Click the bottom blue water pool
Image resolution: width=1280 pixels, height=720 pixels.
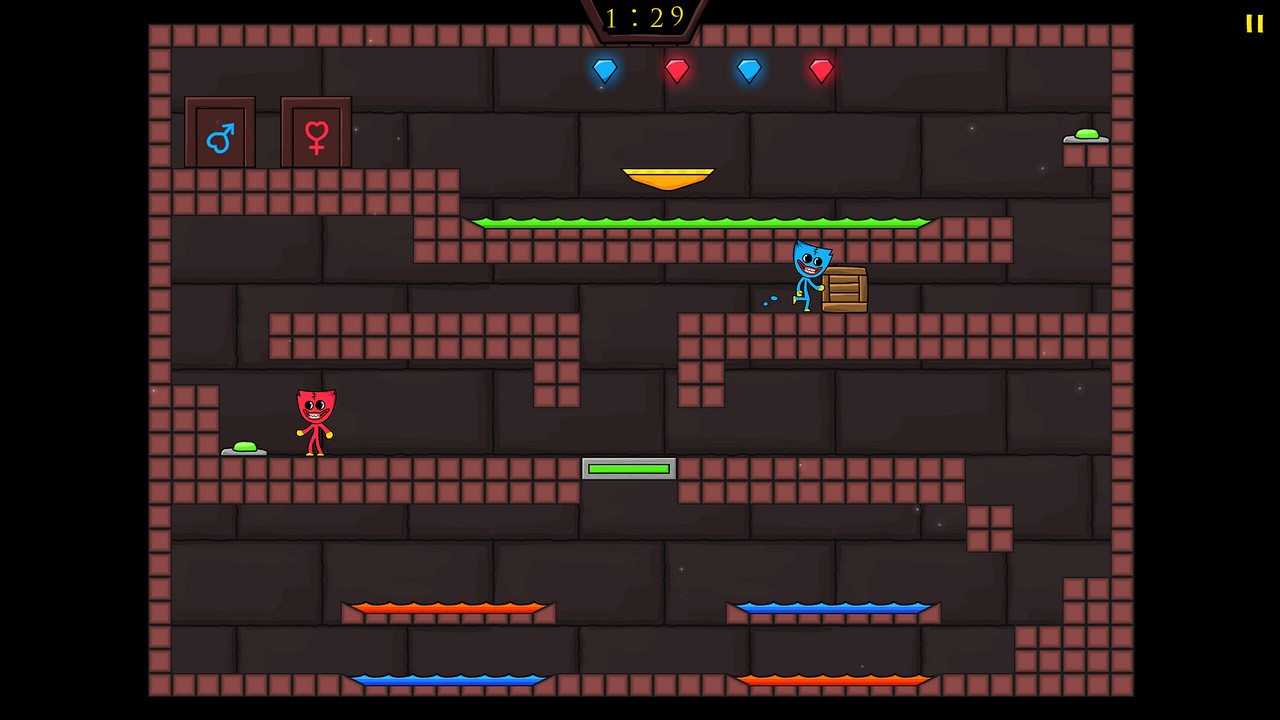pos(447,681)
